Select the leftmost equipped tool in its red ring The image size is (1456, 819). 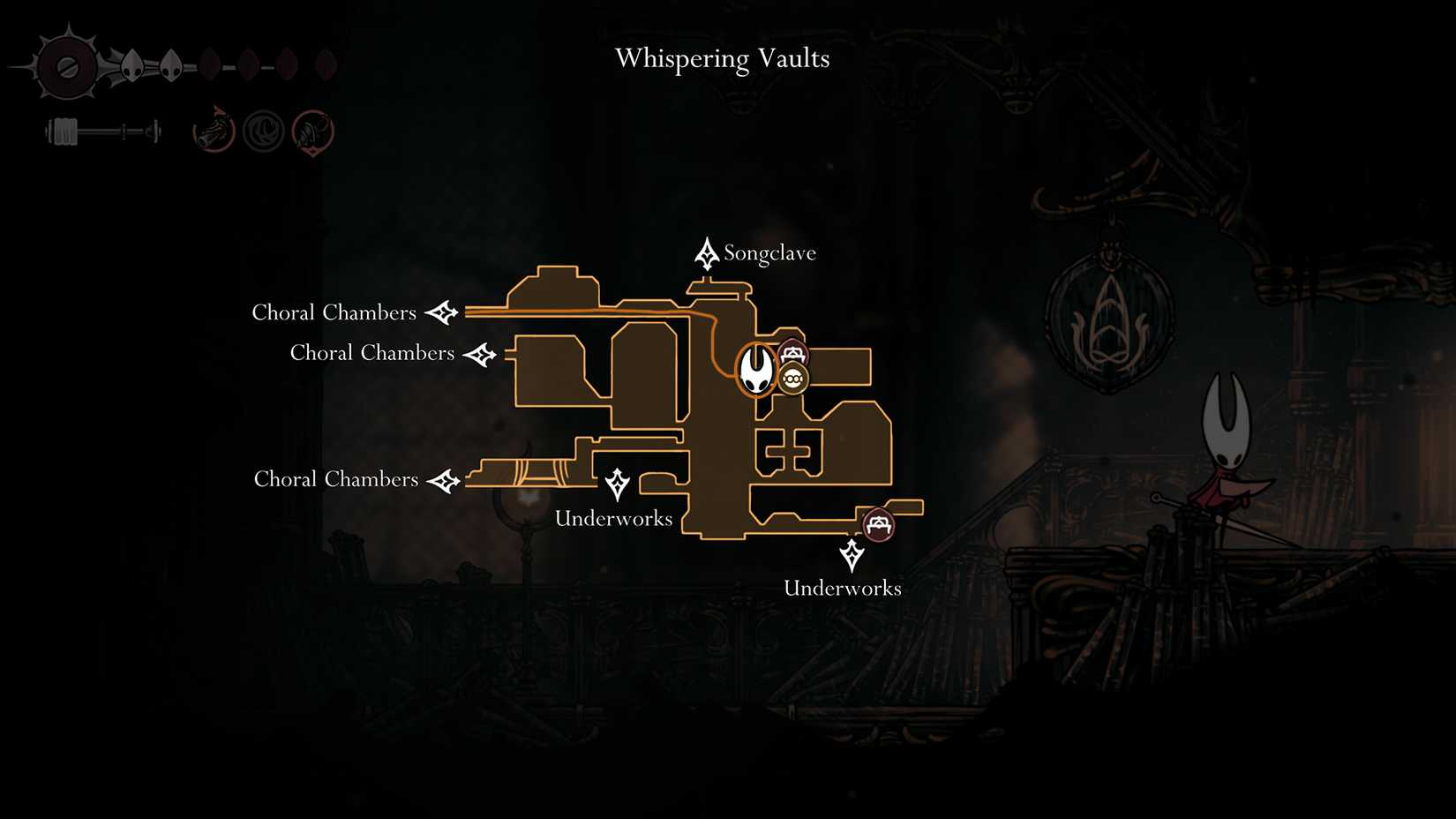point(213,130)
